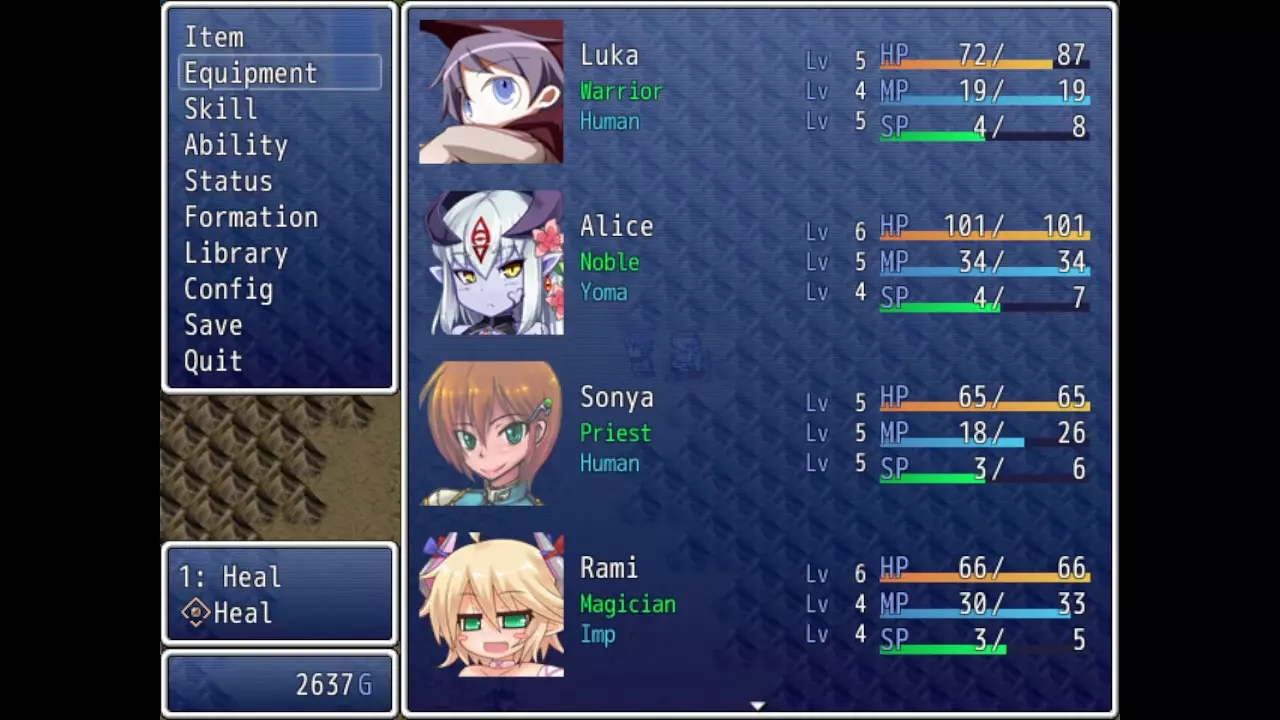
Task: Click the Heal shortcut skill
Action: pos(241,613)
